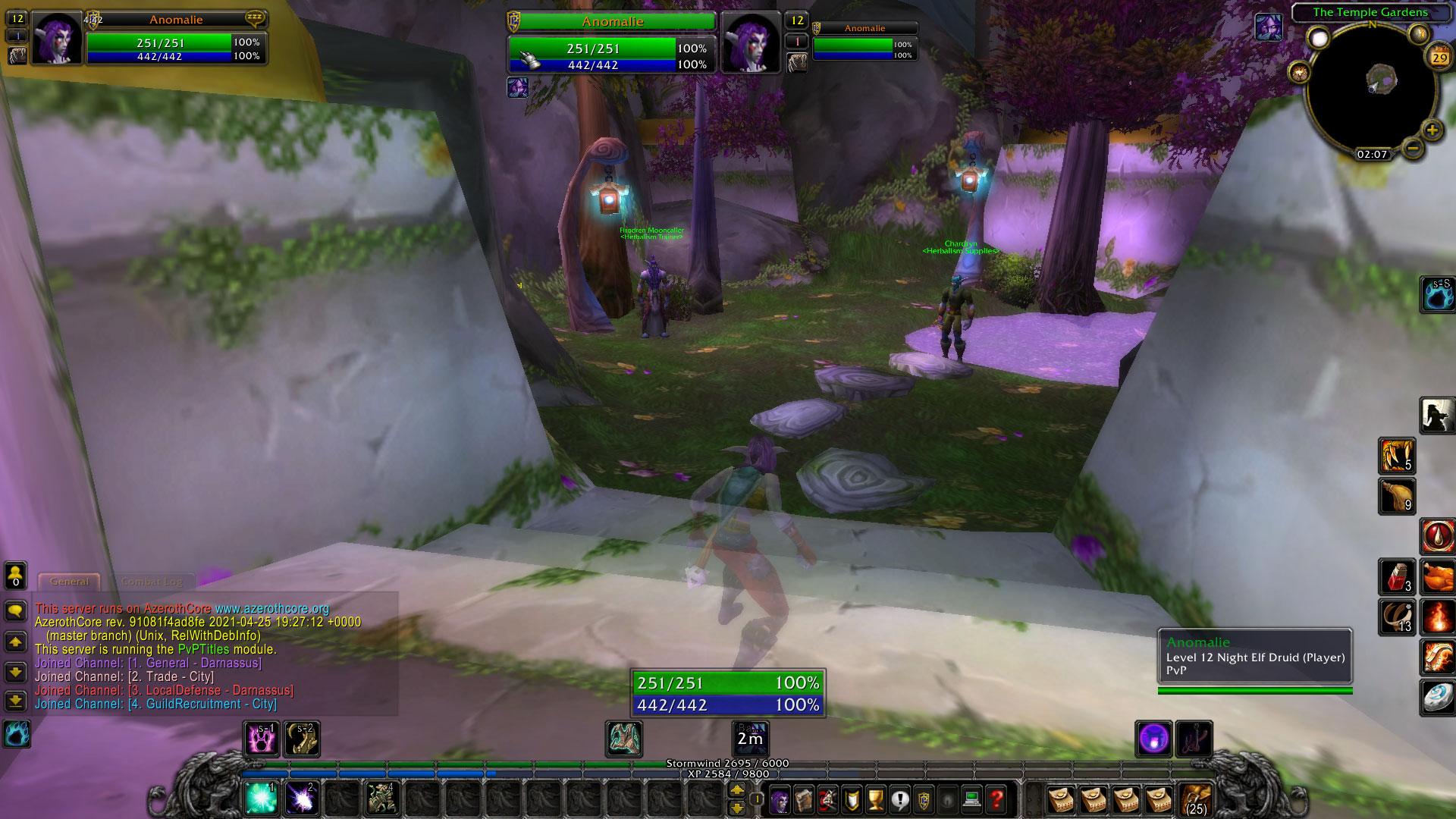Use the red healing potion item button
This screenshot has width=1456, height=819.
click(1398, 578)
